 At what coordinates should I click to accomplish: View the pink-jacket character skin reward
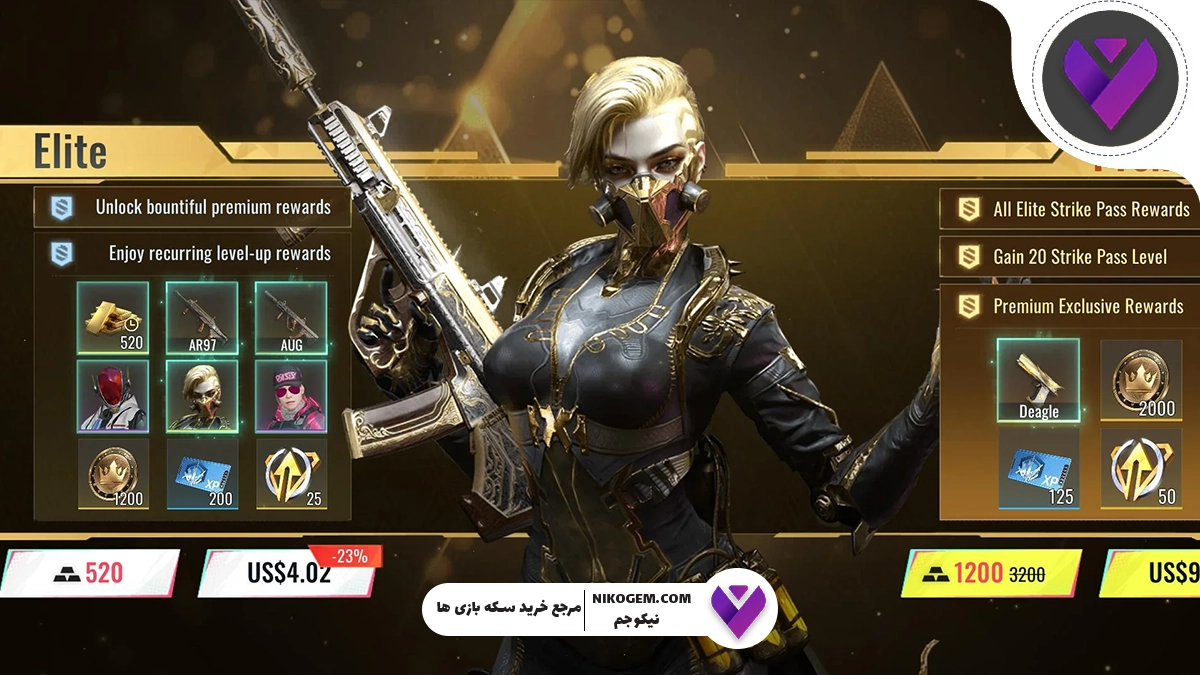[291, 395]
